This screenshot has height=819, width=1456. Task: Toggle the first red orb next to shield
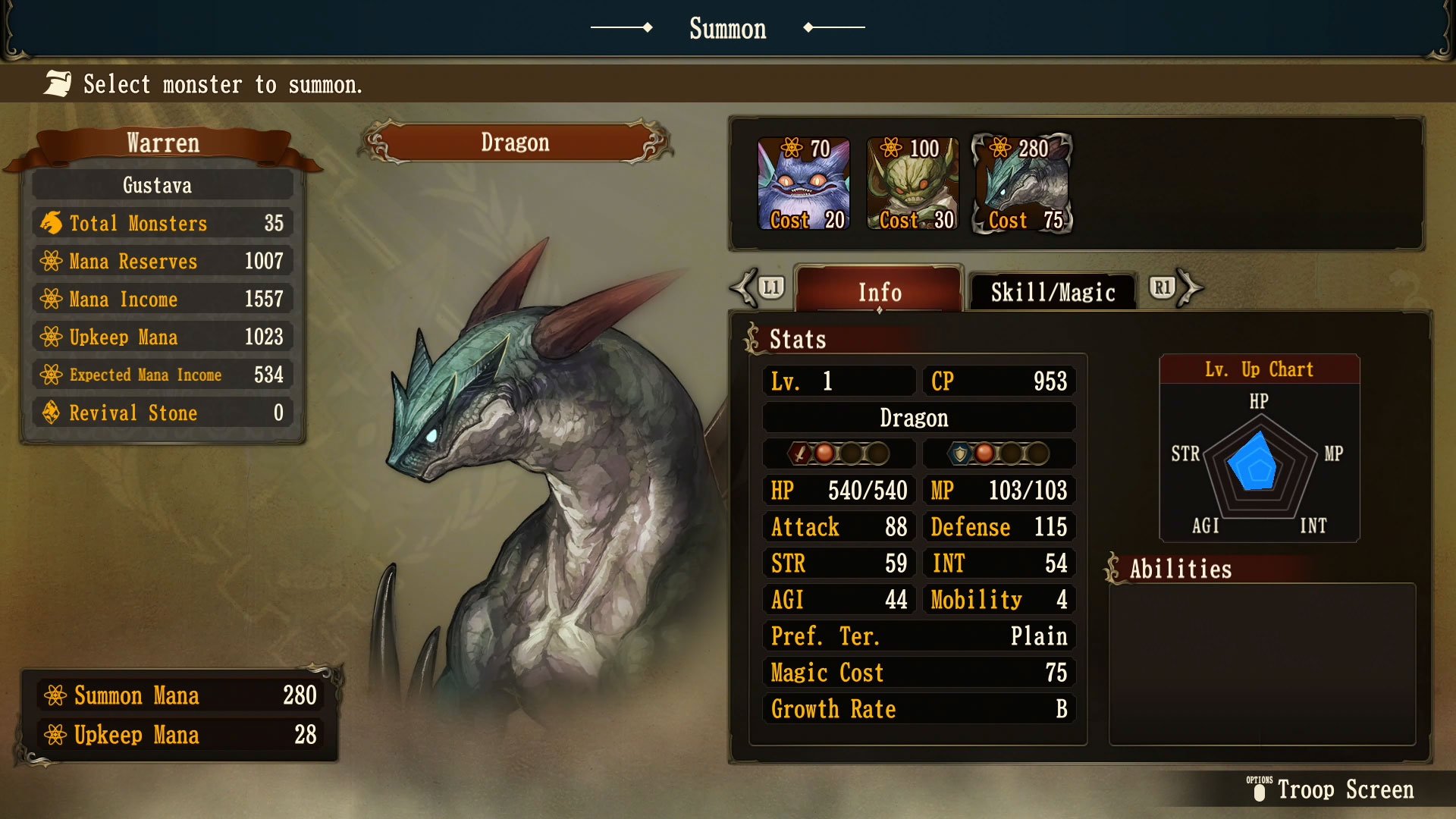point(984,453)
